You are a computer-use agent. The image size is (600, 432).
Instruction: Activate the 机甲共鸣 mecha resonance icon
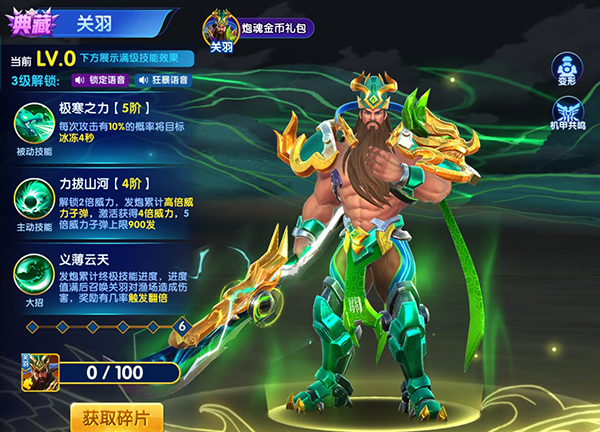pos(567,112)
